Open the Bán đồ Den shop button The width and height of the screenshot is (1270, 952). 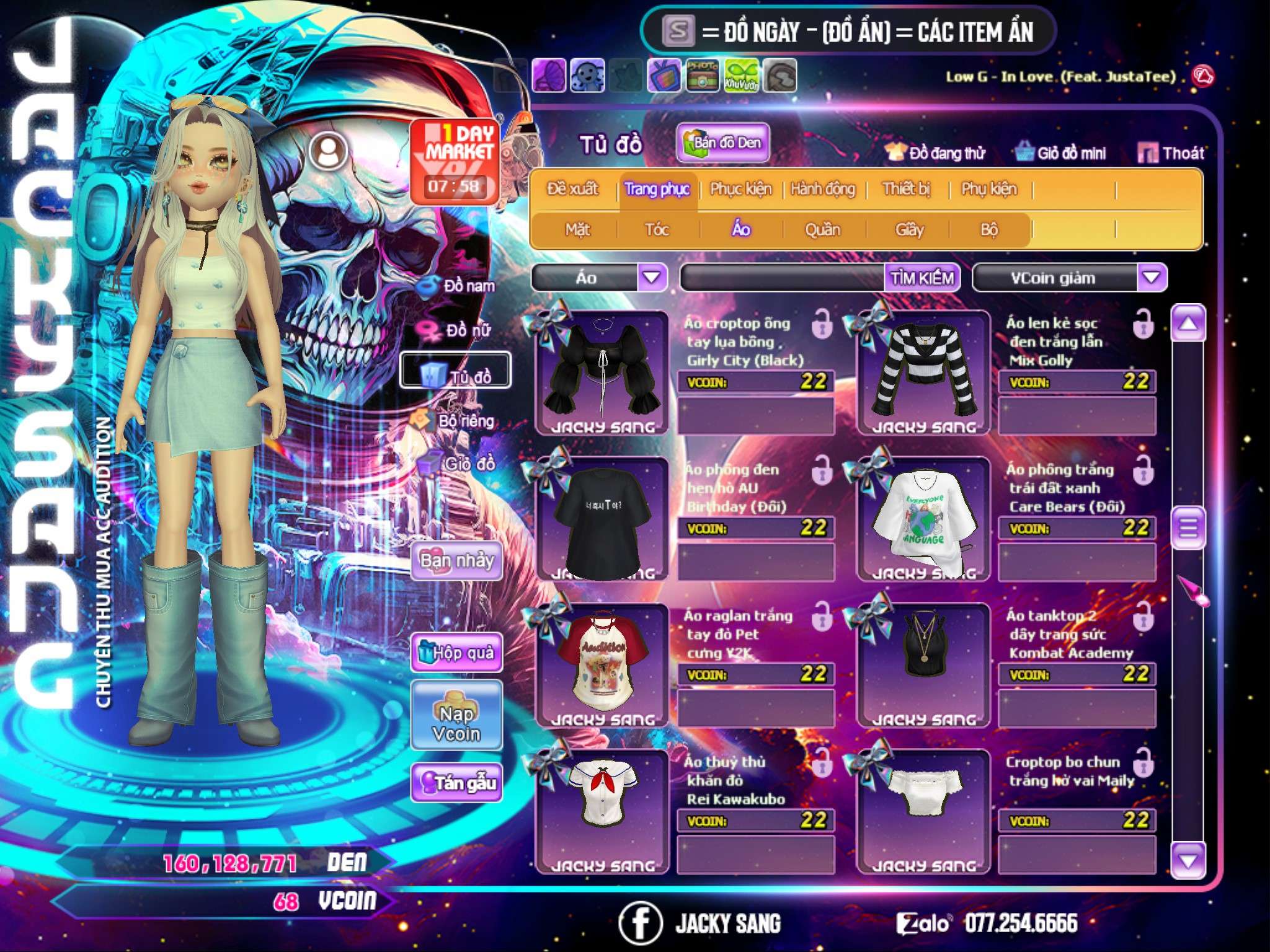[x=723, y=143]
